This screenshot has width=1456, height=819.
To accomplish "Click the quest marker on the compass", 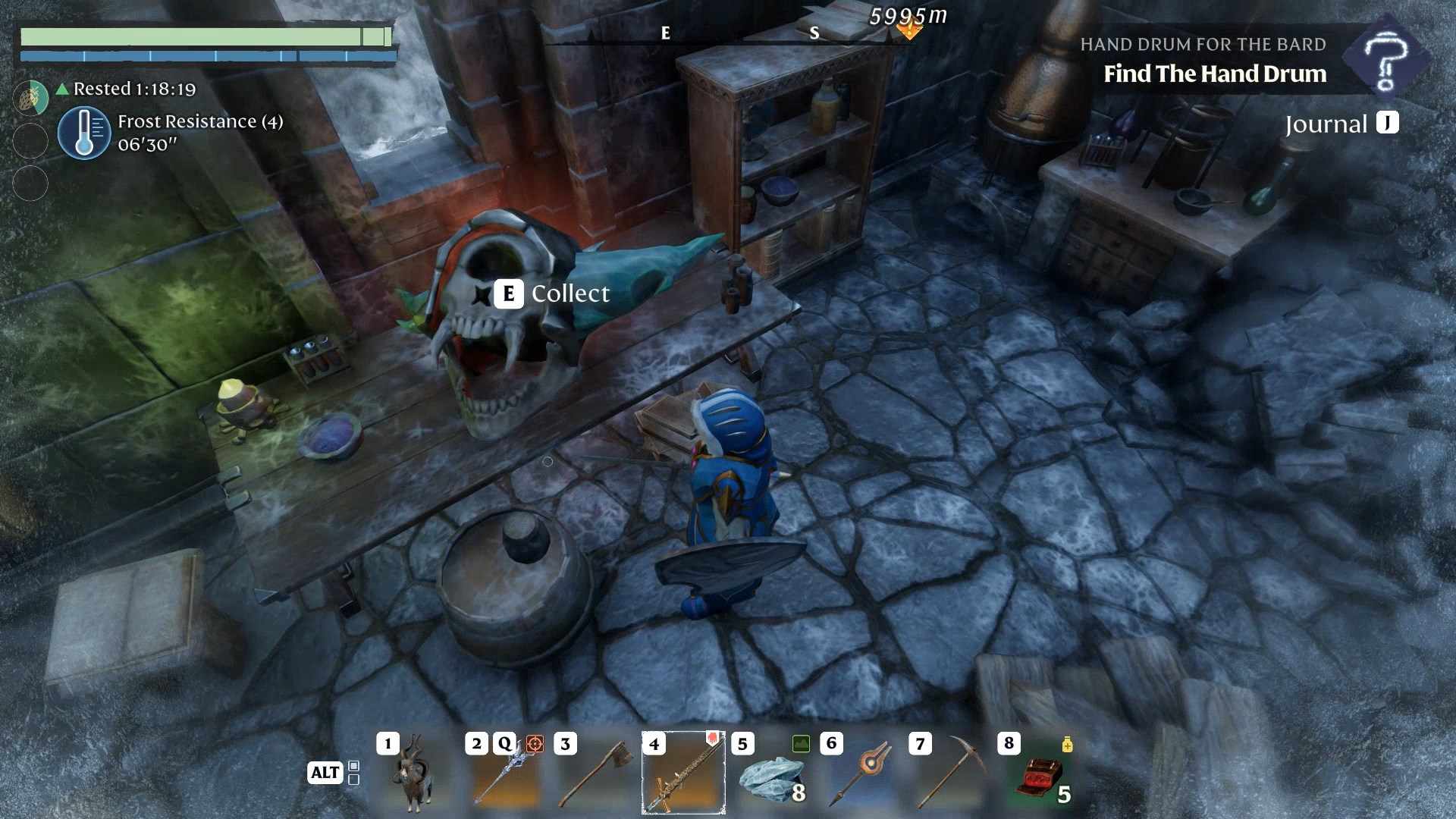I will tap(908, 30).
